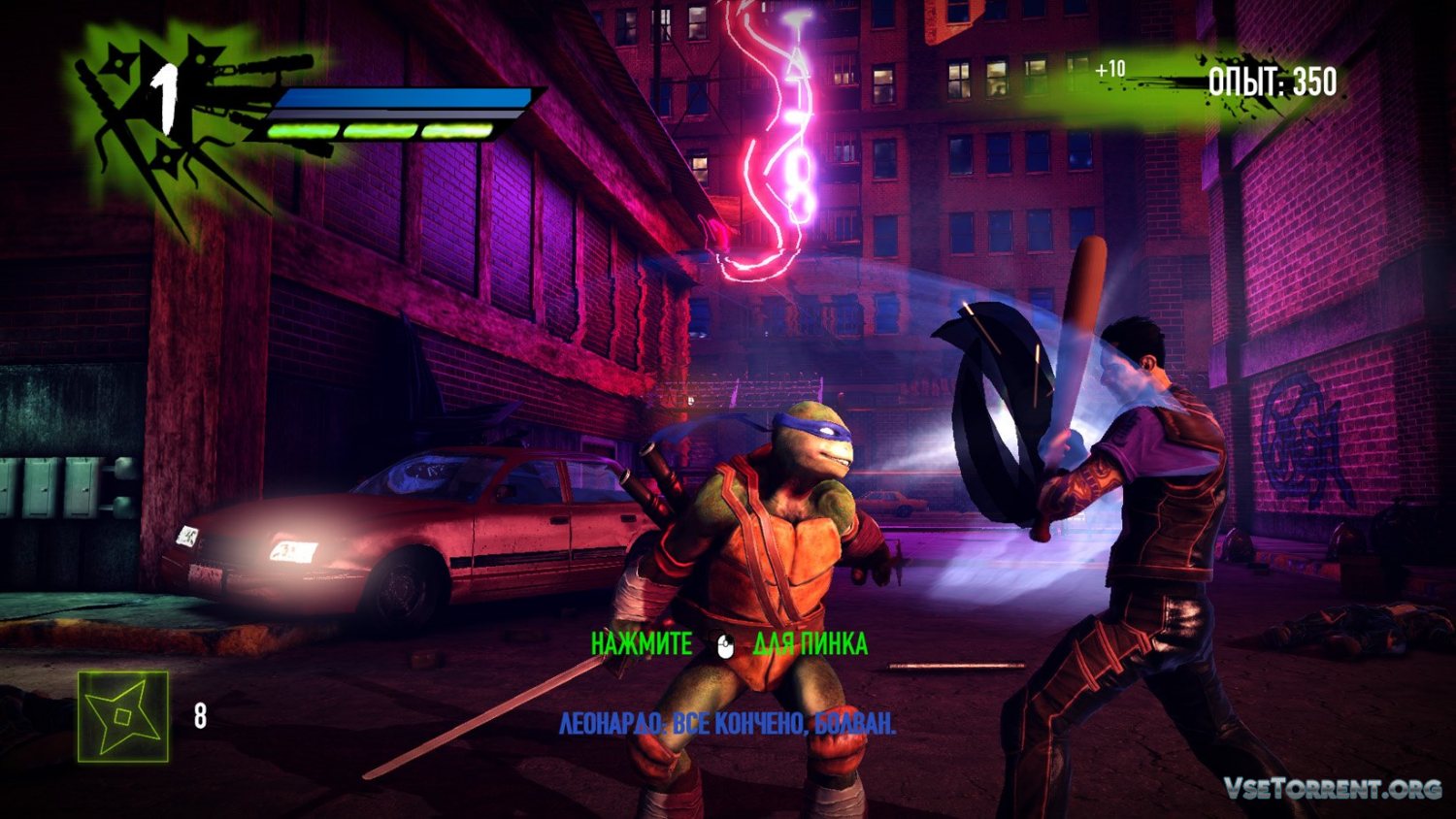Select the shuriken item icon
1456x819 pixels.
[123, 716]
